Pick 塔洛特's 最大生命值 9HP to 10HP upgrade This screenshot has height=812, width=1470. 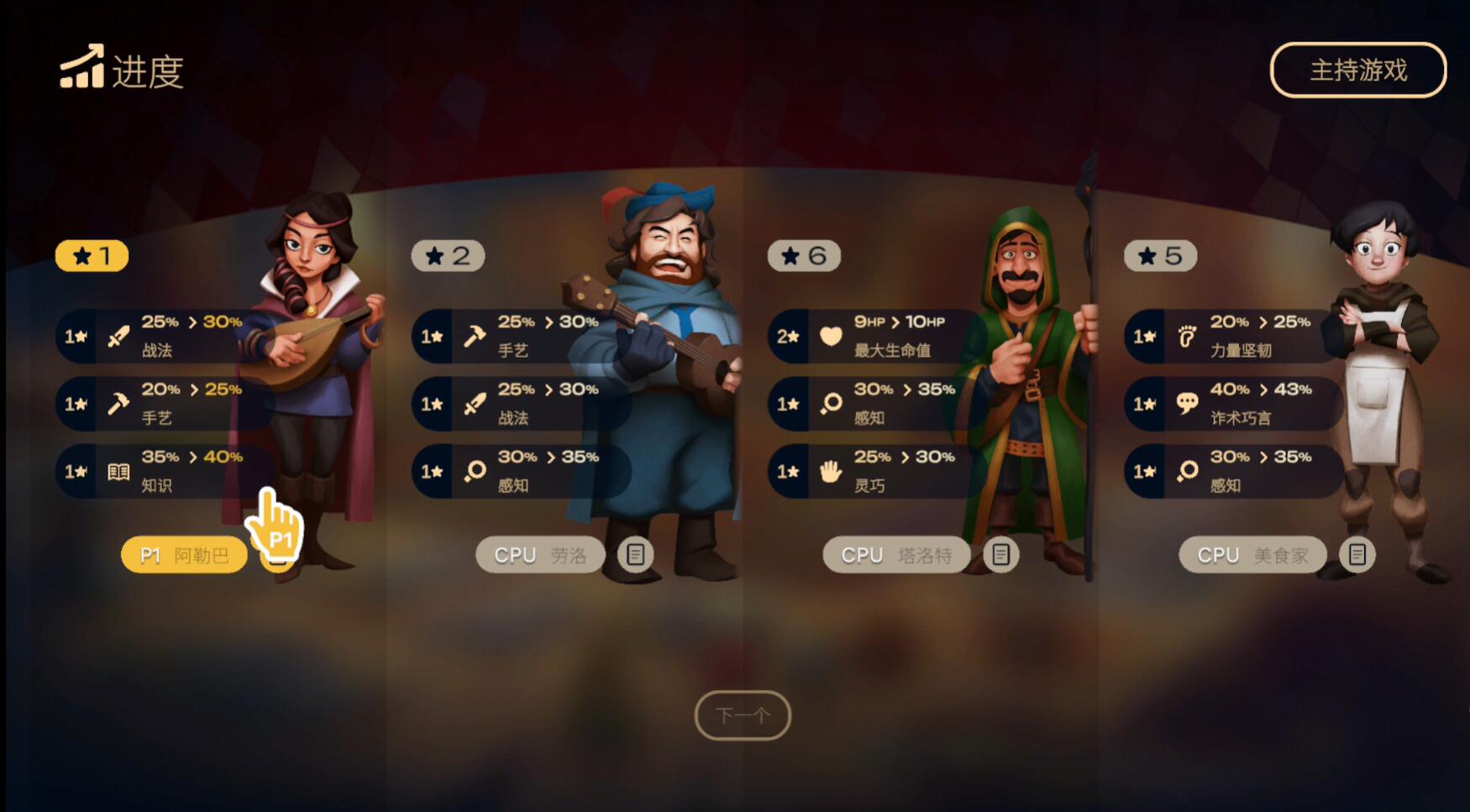pyautogui.click(x=876, y=336)
